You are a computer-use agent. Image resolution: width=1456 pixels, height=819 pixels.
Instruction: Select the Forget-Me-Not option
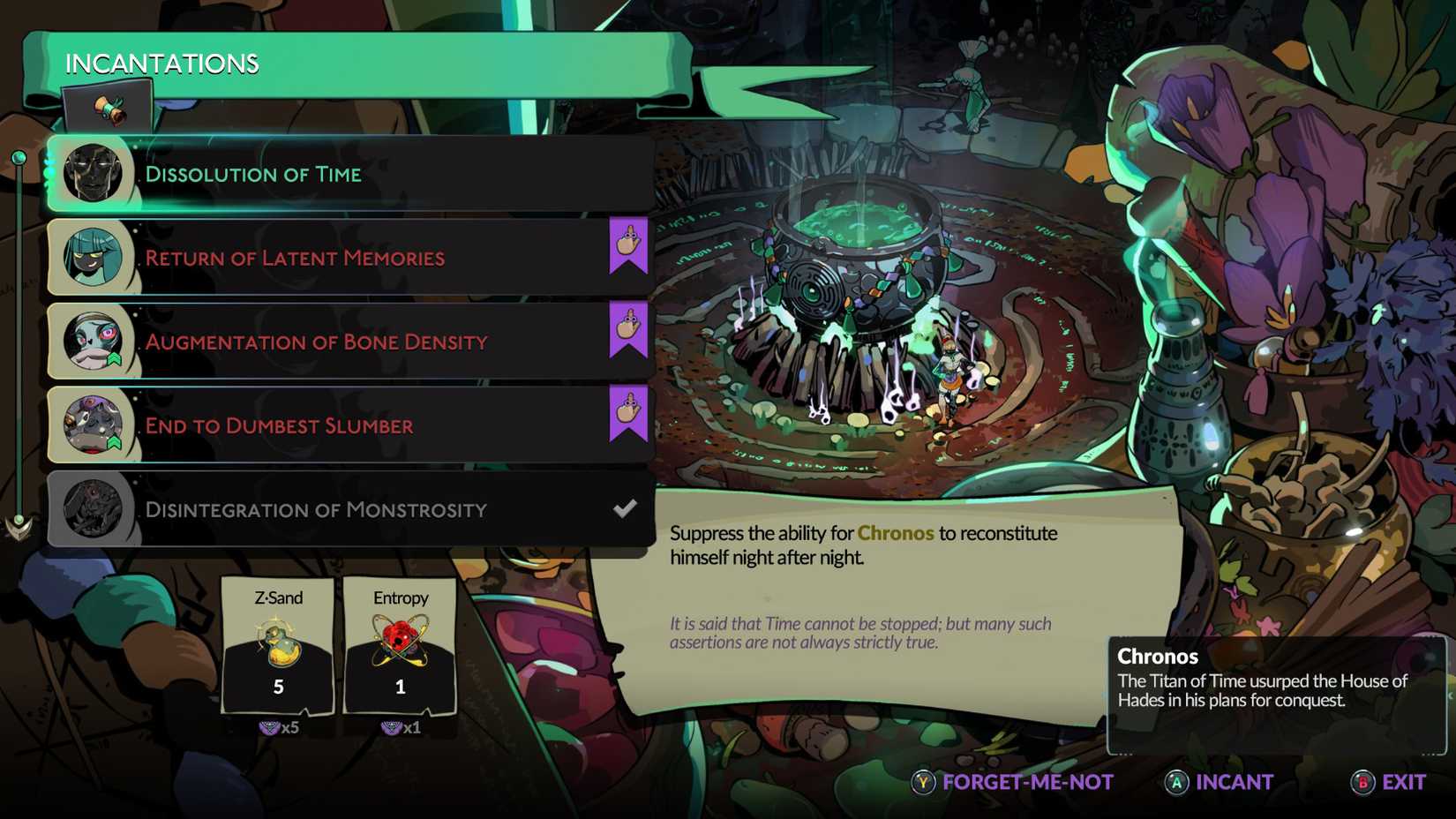(x=1024, y=782)
